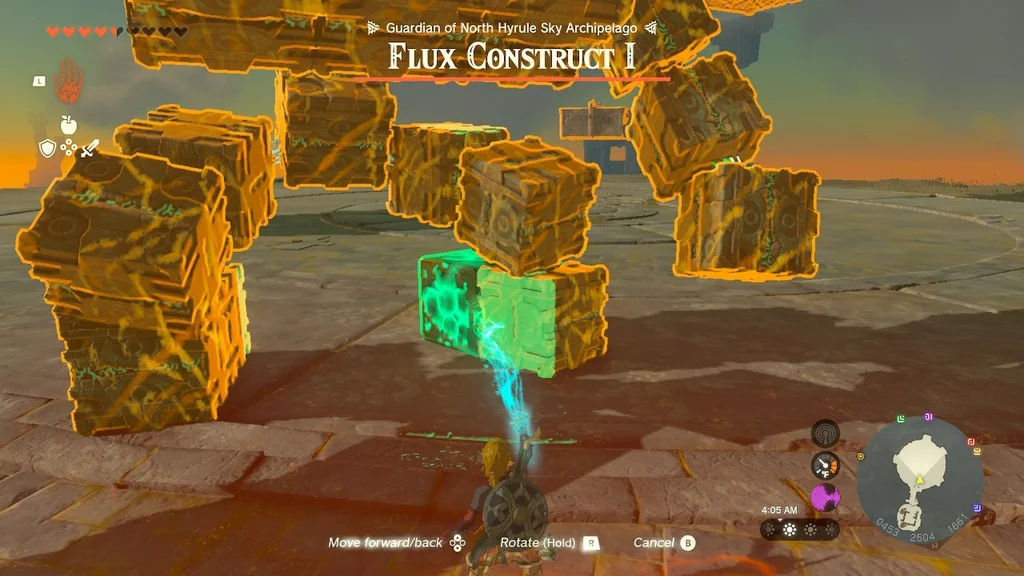Select the purple shrine marker on minimap
This screenshot has width=1024, height=576.
(x=928, y=416)
